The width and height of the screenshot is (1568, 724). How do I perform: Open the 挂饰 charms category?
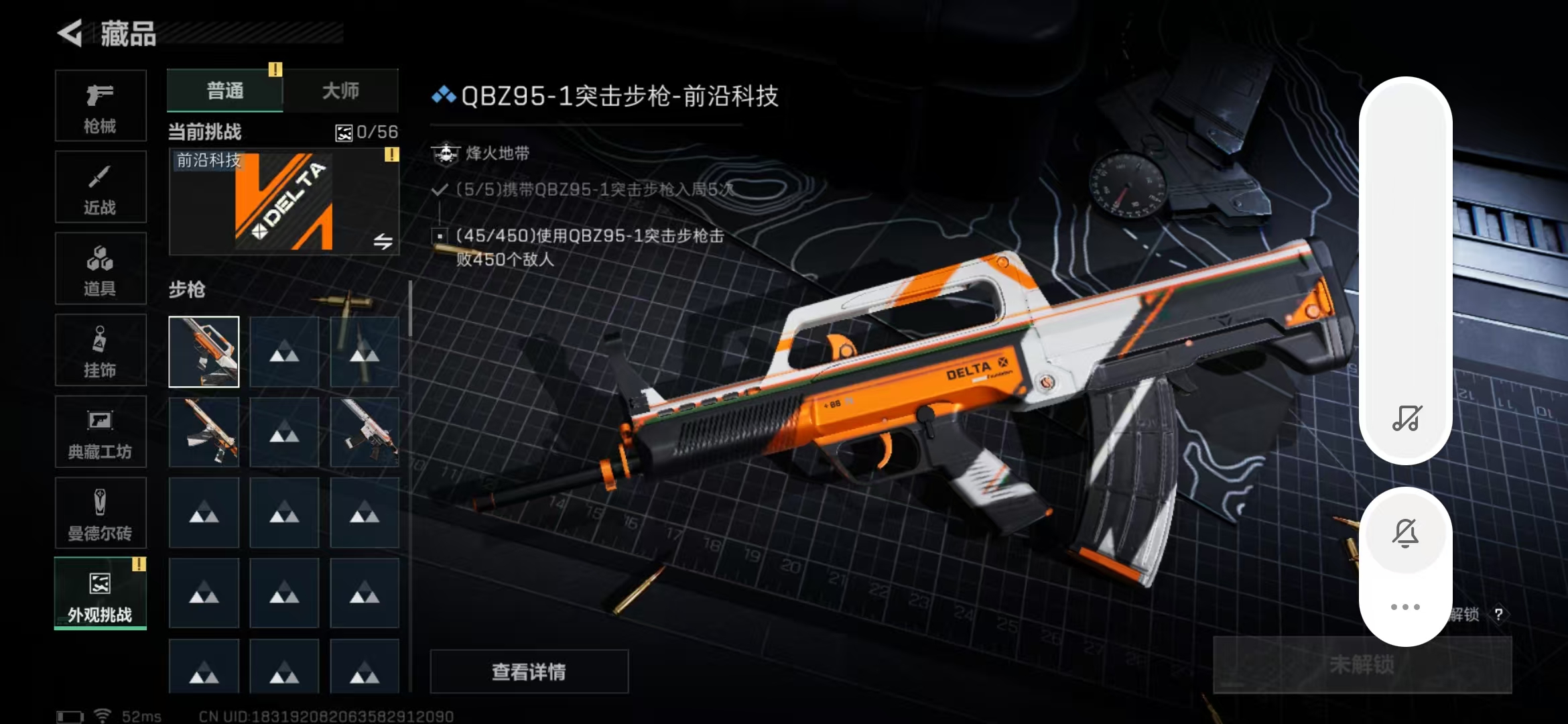[x=101, y=350]
